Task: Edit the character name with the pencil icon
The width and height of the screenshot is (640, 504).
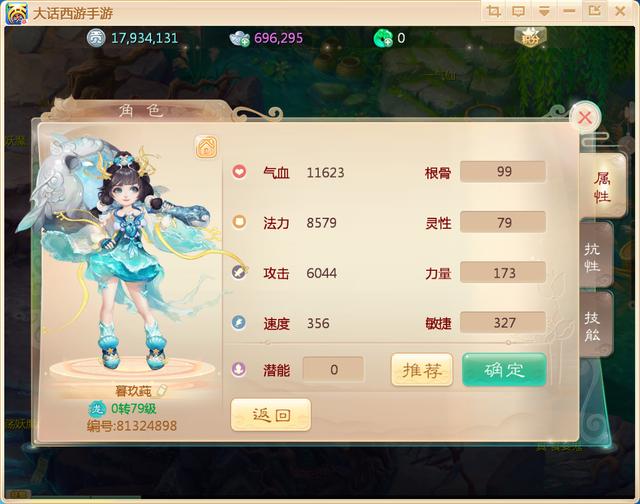Action: pos(162,391)
